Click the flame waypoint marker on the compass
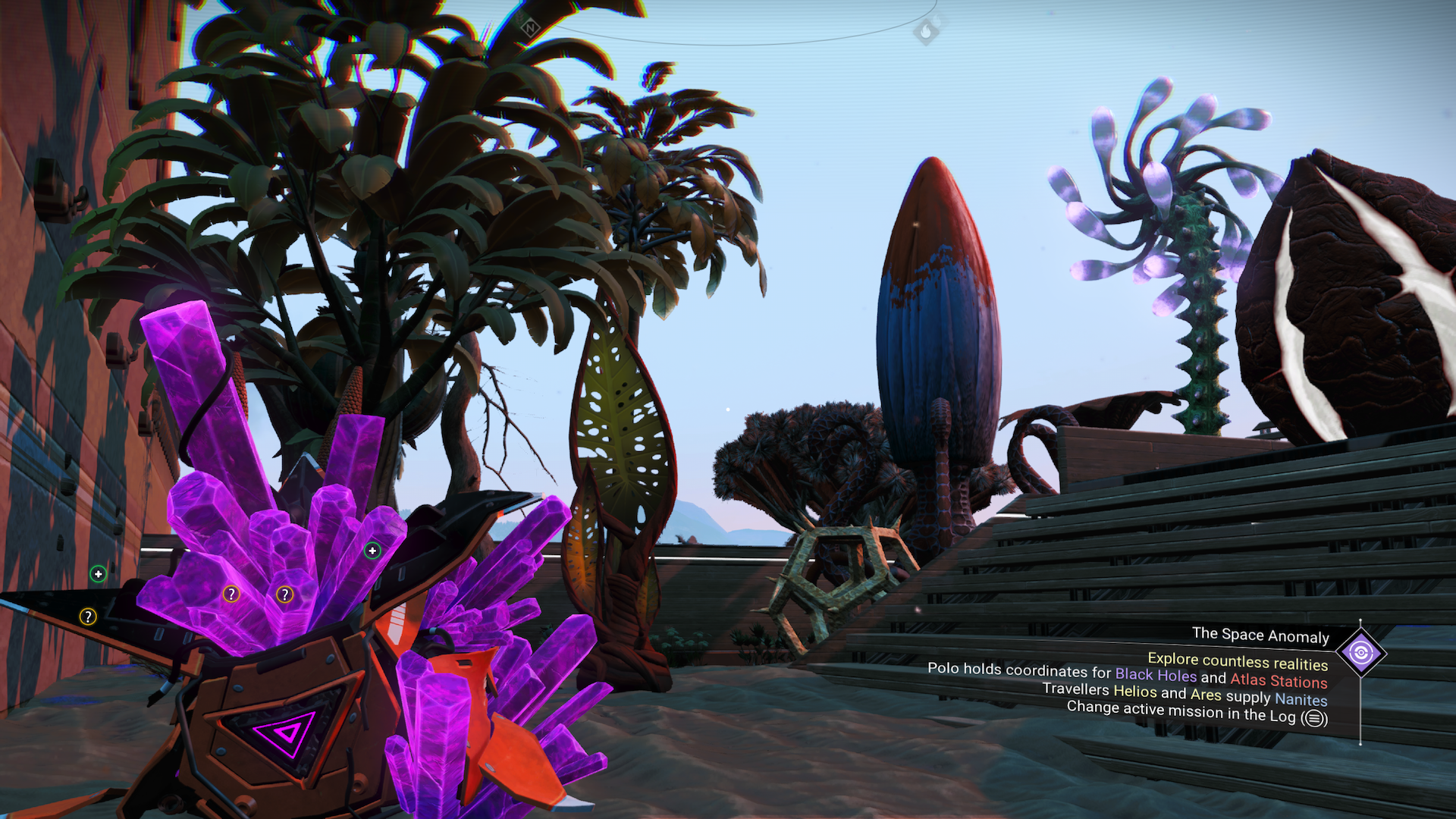The image size is (1456, 819). (926, 33)
